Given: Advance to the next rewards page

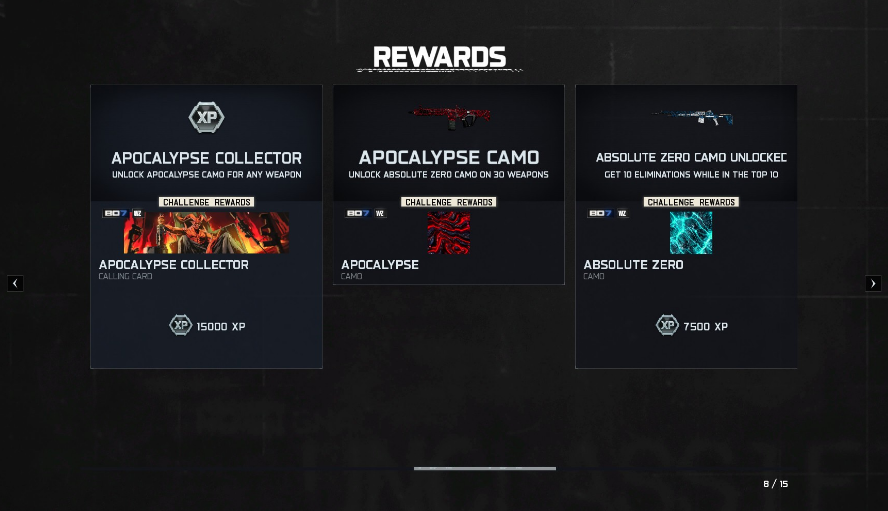Looking at the screenshot, I should 873,283.
